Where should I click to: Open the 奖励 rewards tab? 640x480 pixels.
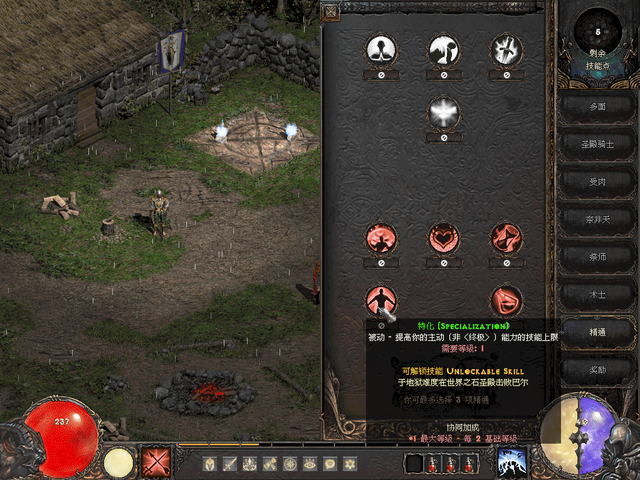click(598, 369)
